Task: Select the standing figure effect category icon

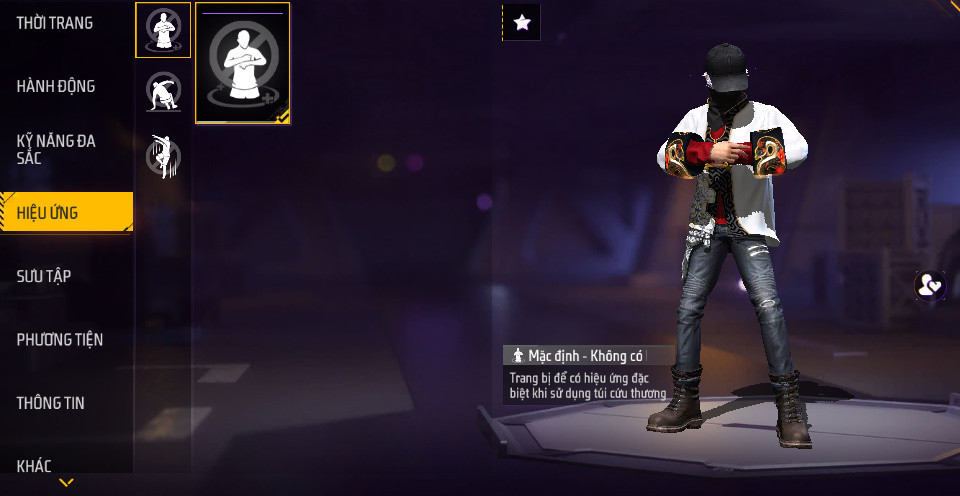Action: coord(163,30)
